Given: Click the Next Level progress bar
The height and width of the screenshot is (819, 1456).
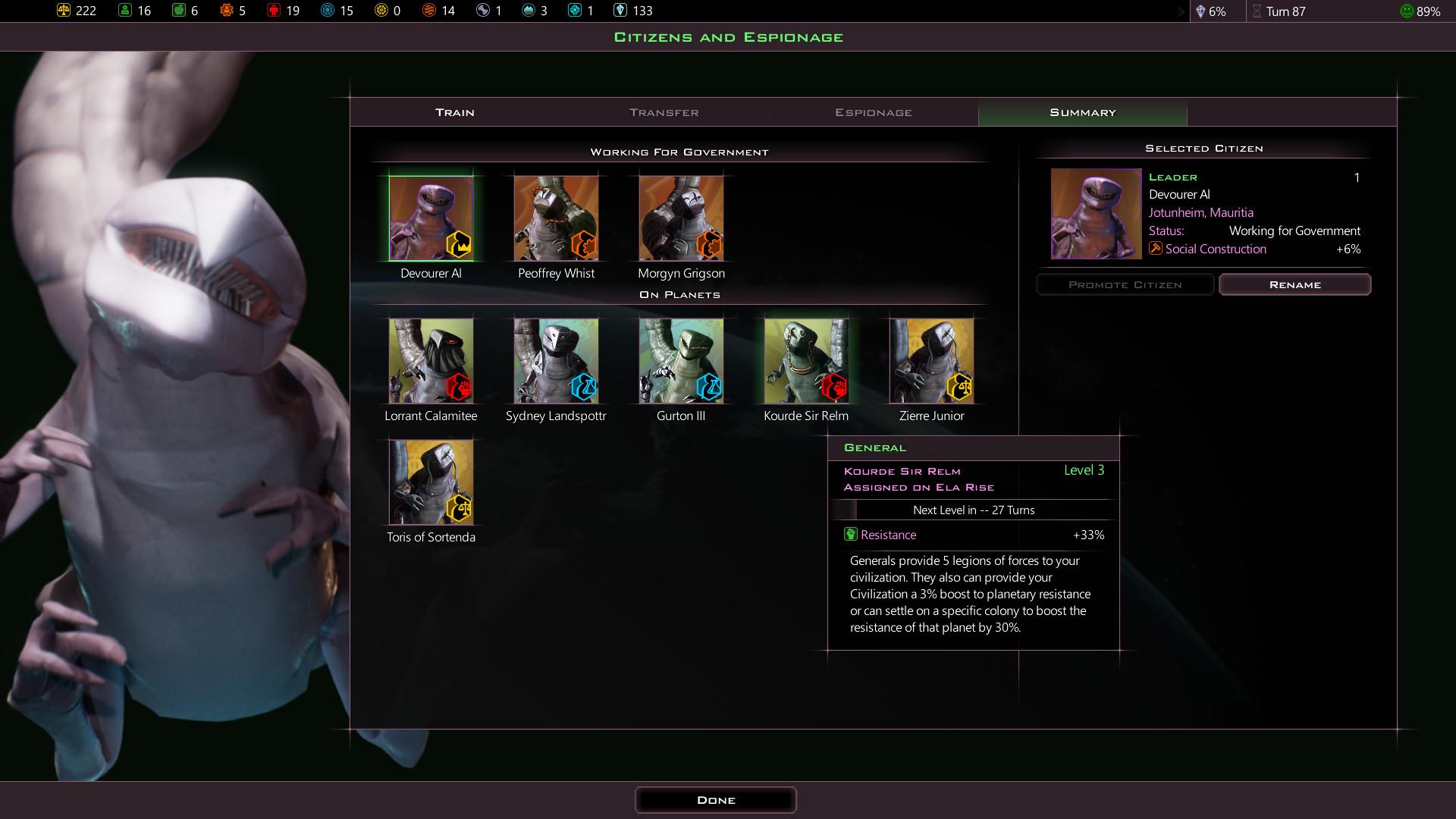Looking at the screenshot, I should click(x=974, y=510).
